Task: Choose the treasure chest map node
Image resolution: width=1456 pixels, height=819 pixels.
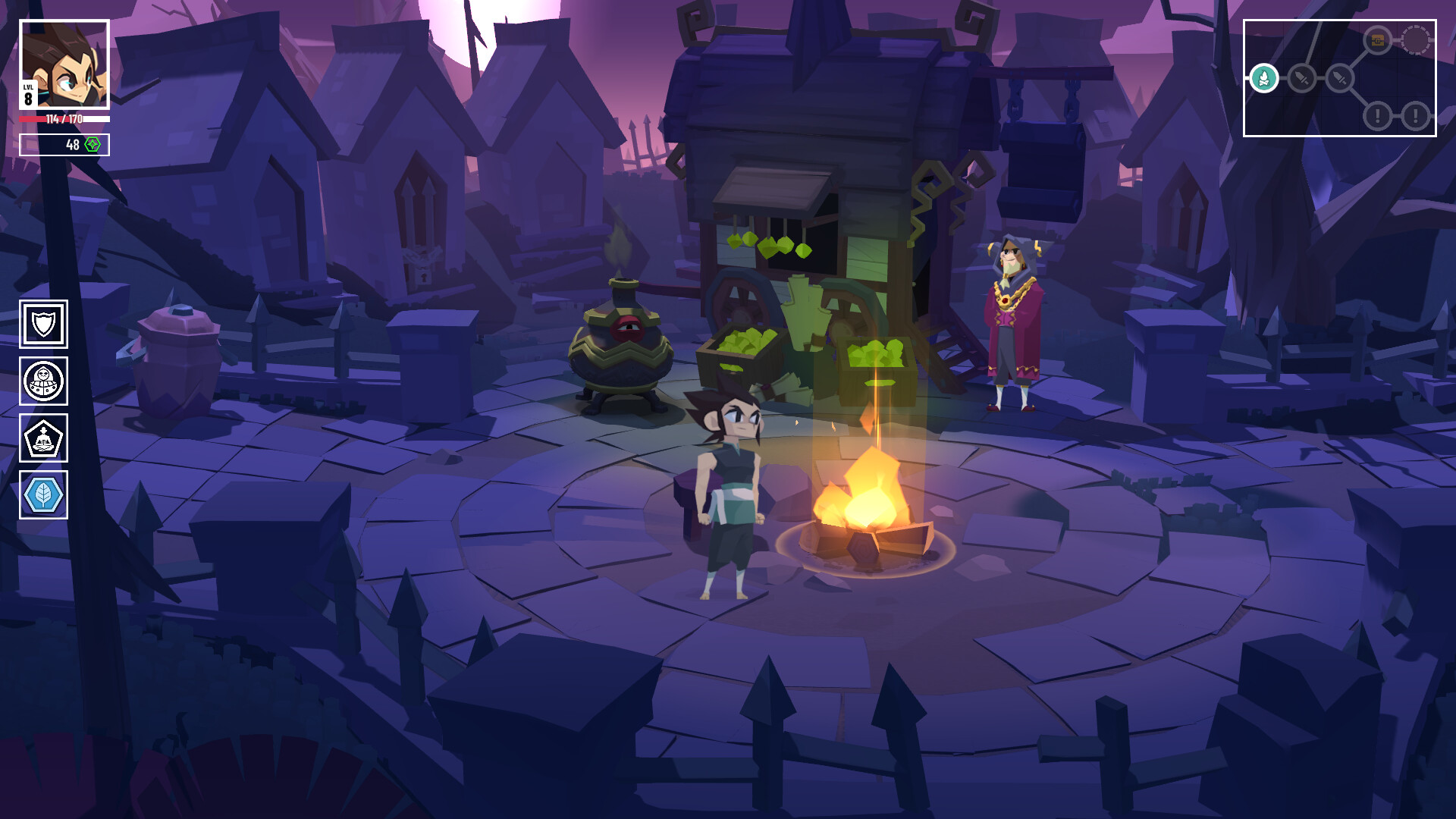Action: pyautogui.click(x=1377, y=40)
